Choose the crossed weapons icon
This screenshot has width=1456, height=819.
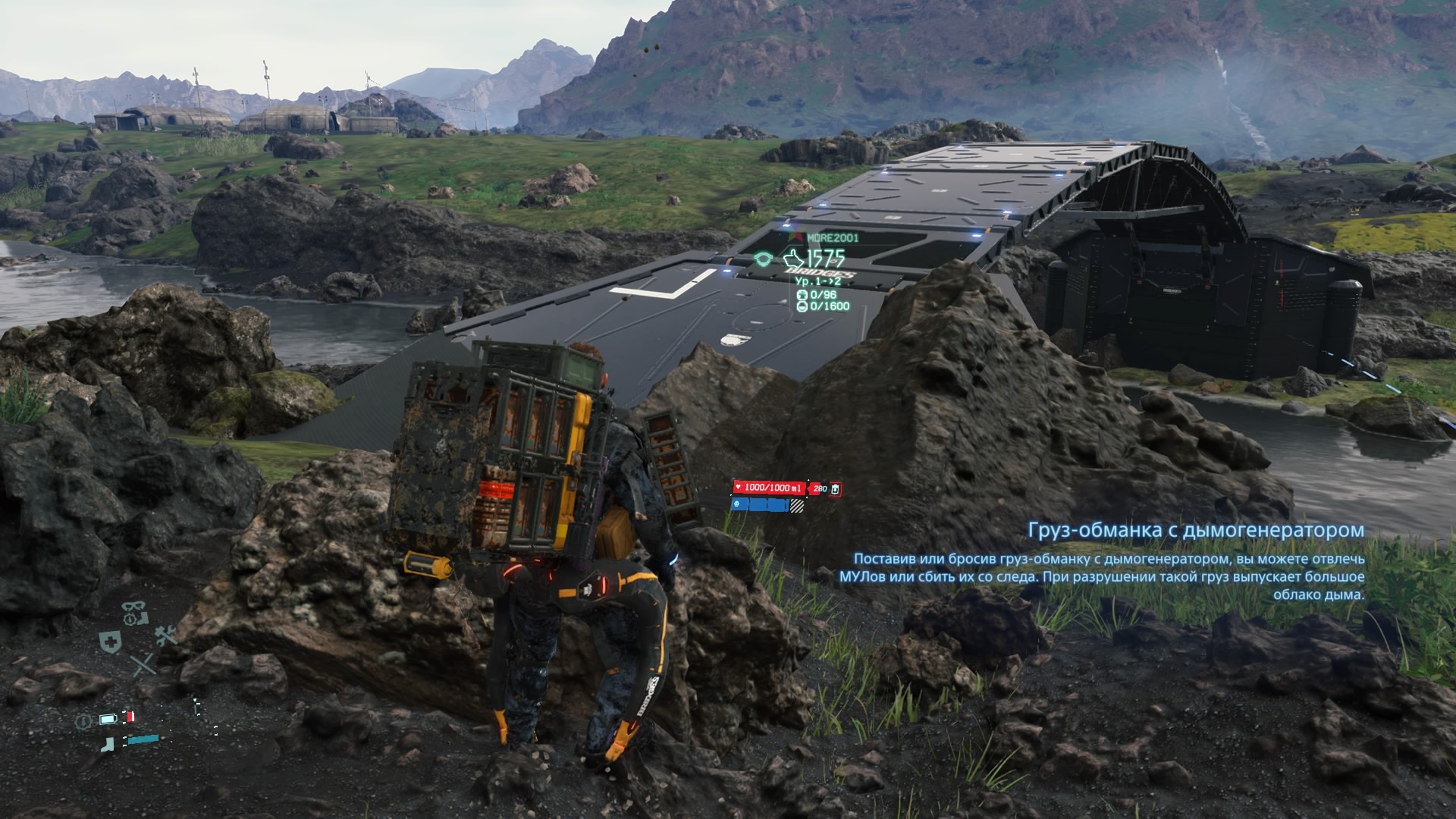click(x=143, y=666)
